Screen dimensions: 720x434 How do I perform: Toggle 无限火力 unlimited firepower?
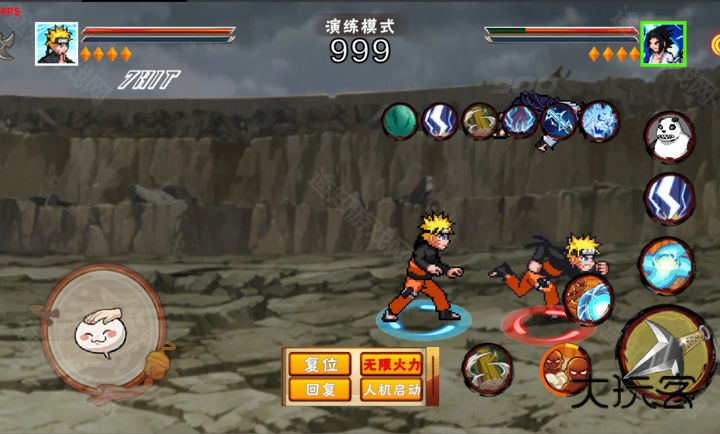(392, 364)
